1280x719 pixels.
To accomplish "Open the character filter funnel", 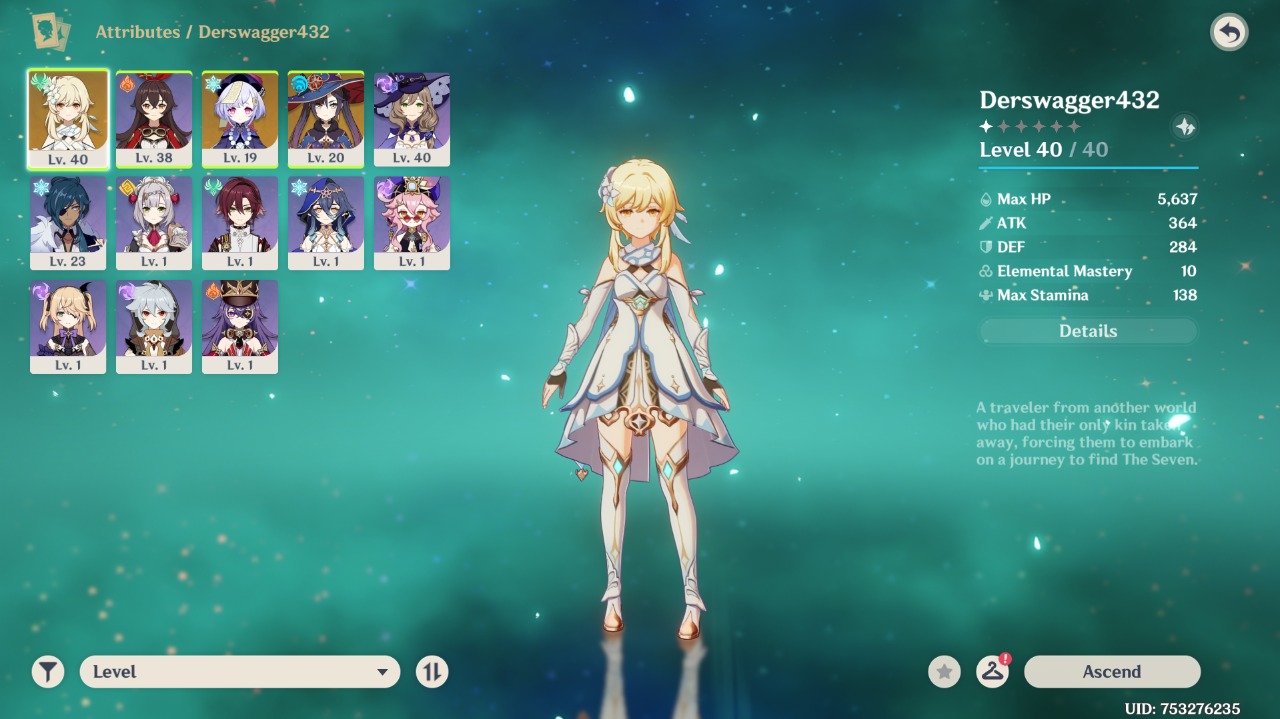I will coord(48,672).
